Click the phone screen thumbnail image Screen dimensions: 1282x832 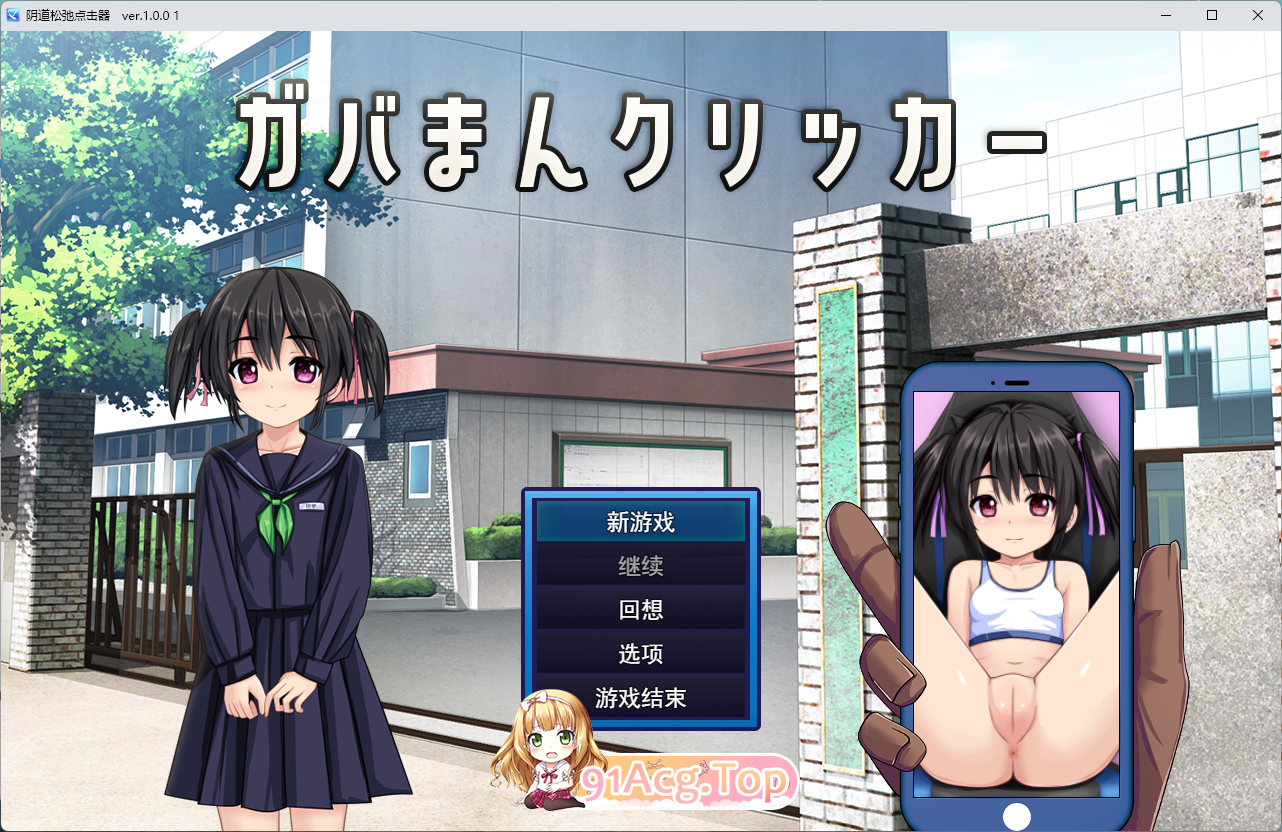[1018, 590]
